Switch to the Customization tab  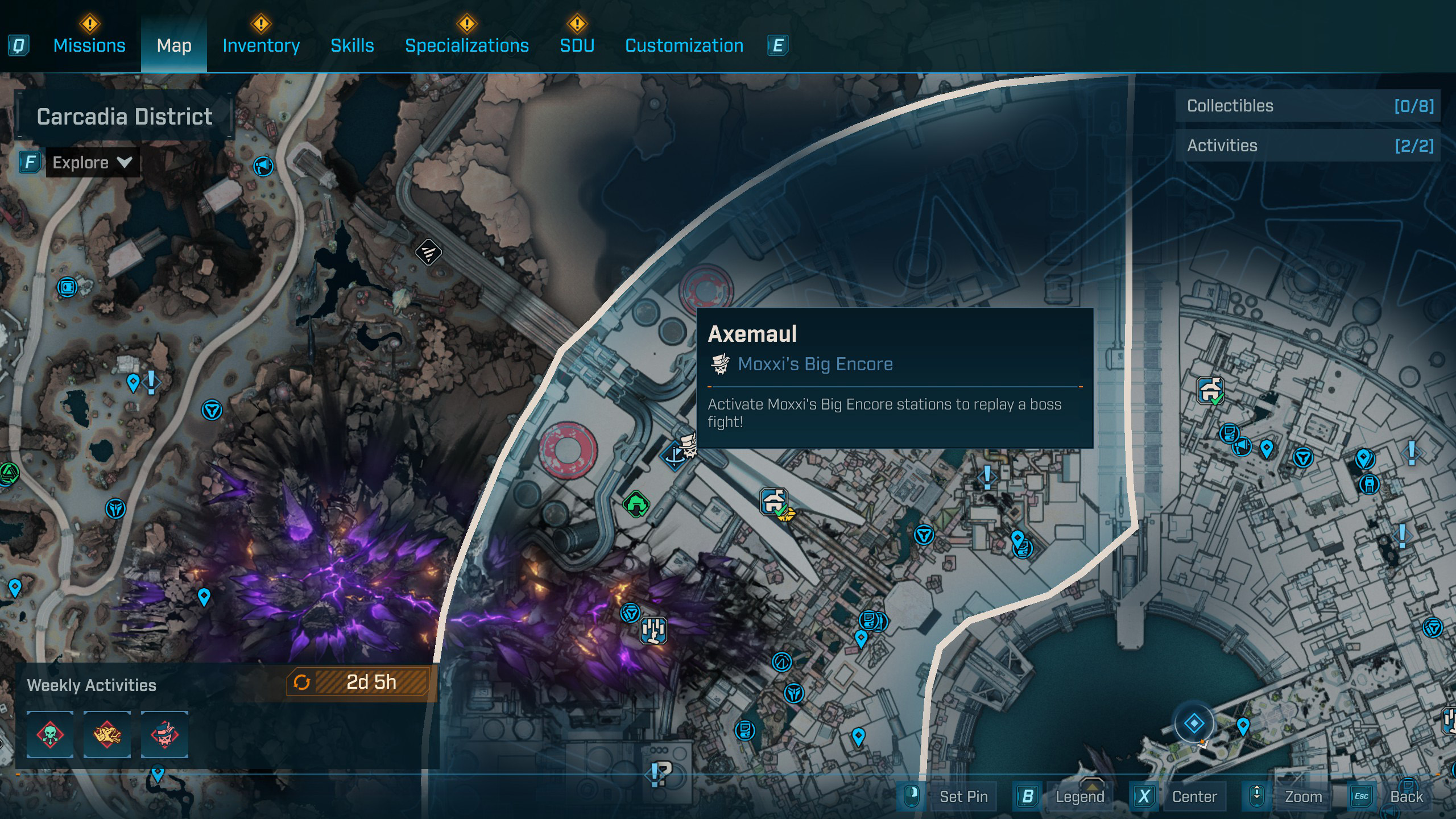[x=684, y=45]
